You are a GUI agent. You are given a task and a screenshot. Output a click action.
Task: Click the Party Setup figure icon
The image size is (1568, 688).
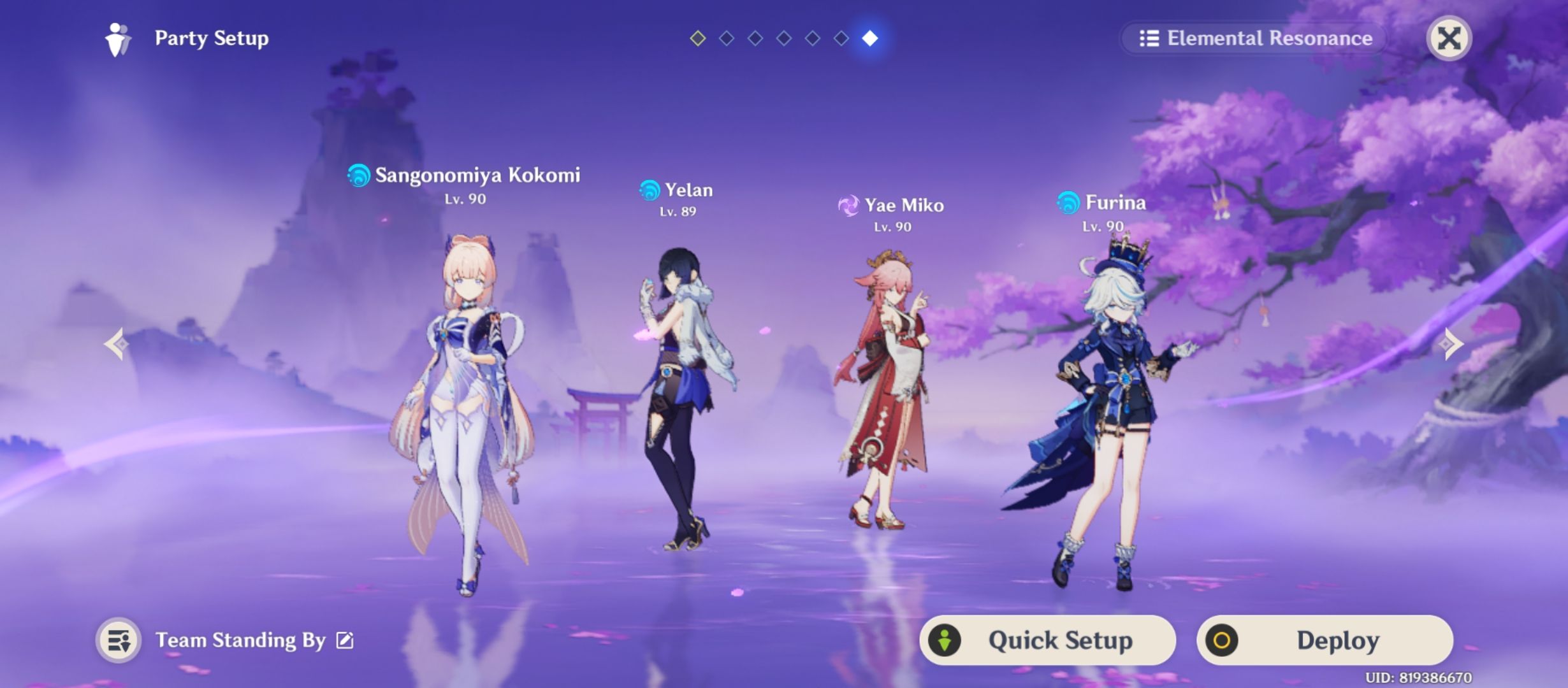pyautogui.click(x=117, y=38)
